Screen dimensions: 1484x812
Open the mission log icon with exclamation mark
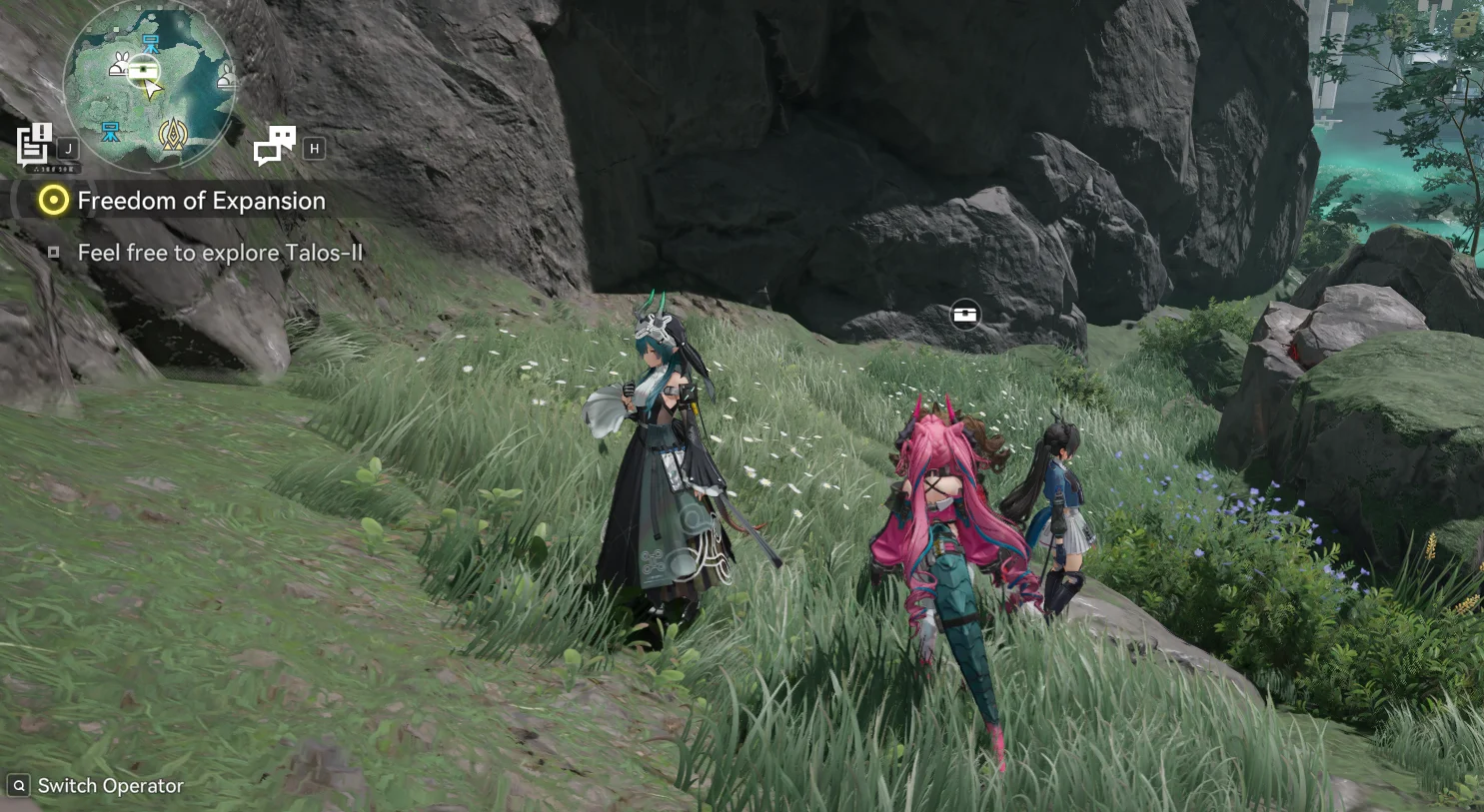34,143
